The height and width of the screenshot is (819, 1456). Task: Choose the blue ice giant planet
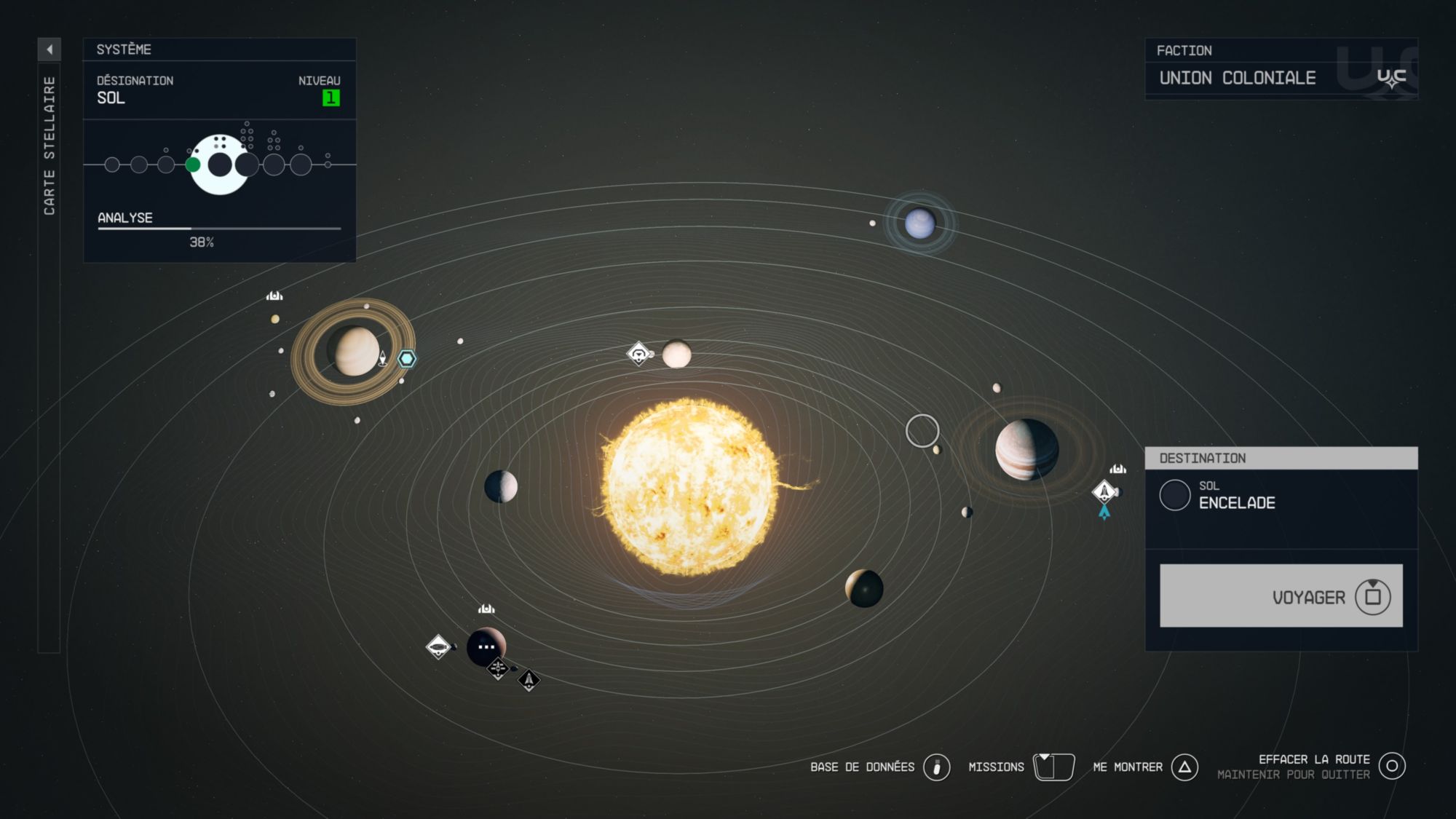click(x=919, y=223)
